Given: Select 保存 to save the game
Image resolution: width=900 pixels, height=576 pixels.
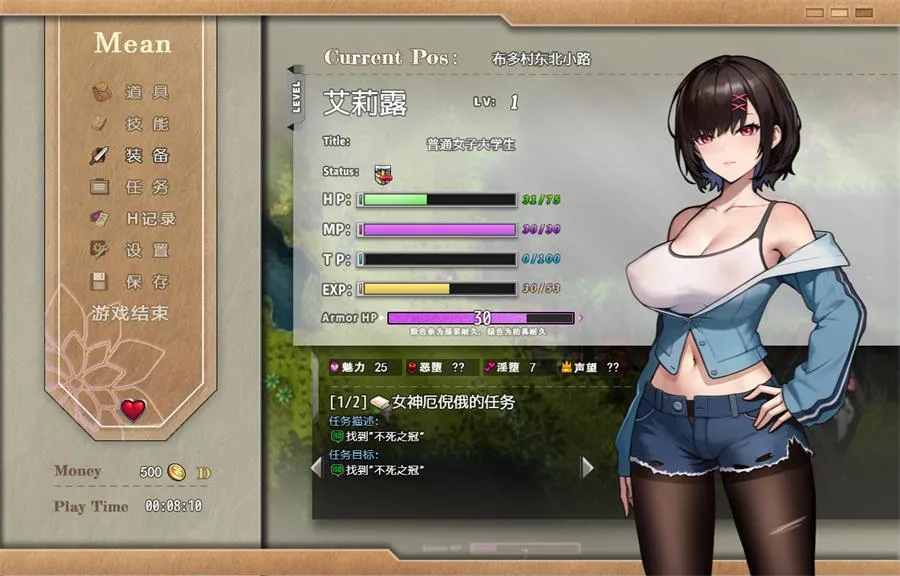Looking at the screenshot, I should 131,282.
